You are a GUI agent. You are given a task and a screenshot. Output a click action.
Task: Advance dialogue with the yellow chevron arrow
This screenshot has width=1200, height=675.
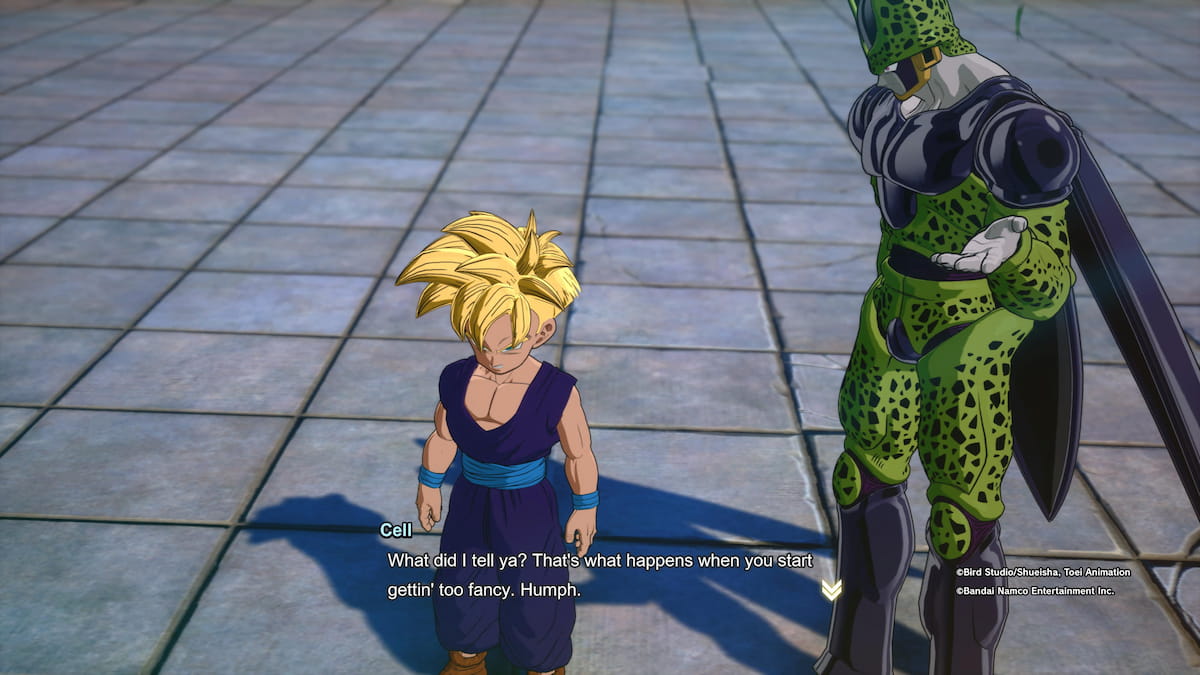point(831,590)
